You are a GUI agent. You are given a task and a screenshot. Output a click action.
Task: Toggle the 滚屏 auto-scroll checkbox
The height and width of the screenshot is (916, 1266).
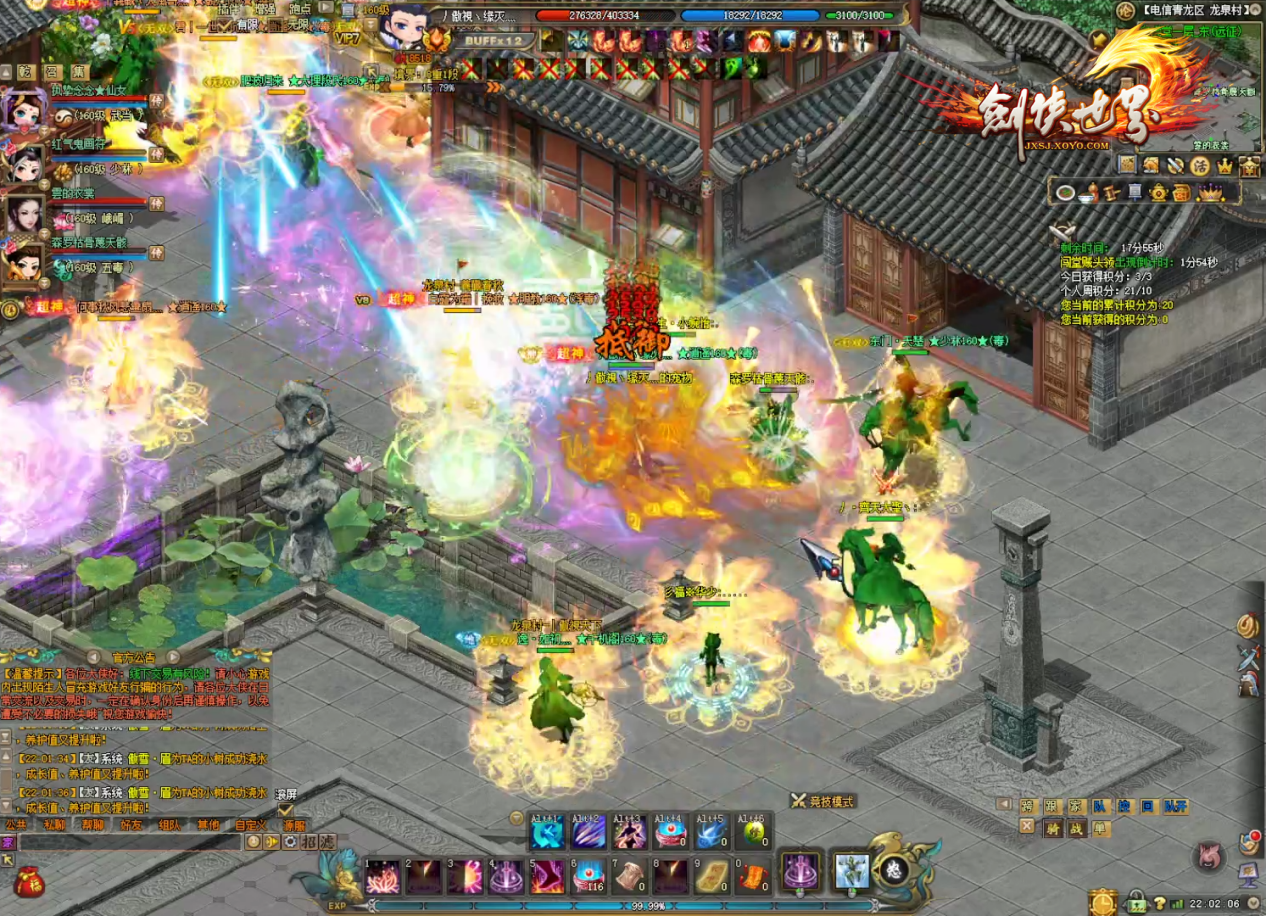(x=285, y=810)
